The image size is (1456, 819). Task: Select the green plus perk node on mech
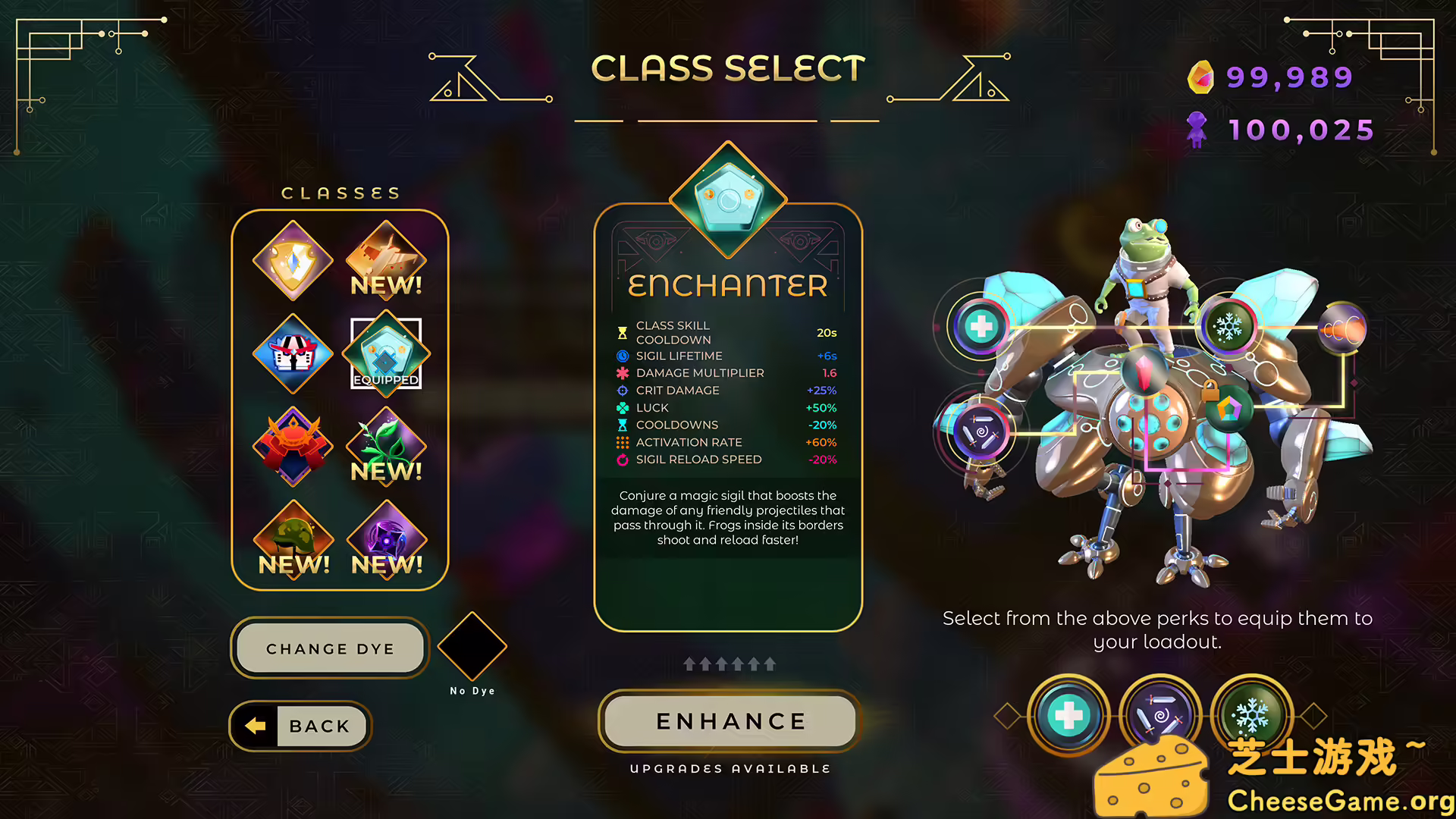pos(981,326)
